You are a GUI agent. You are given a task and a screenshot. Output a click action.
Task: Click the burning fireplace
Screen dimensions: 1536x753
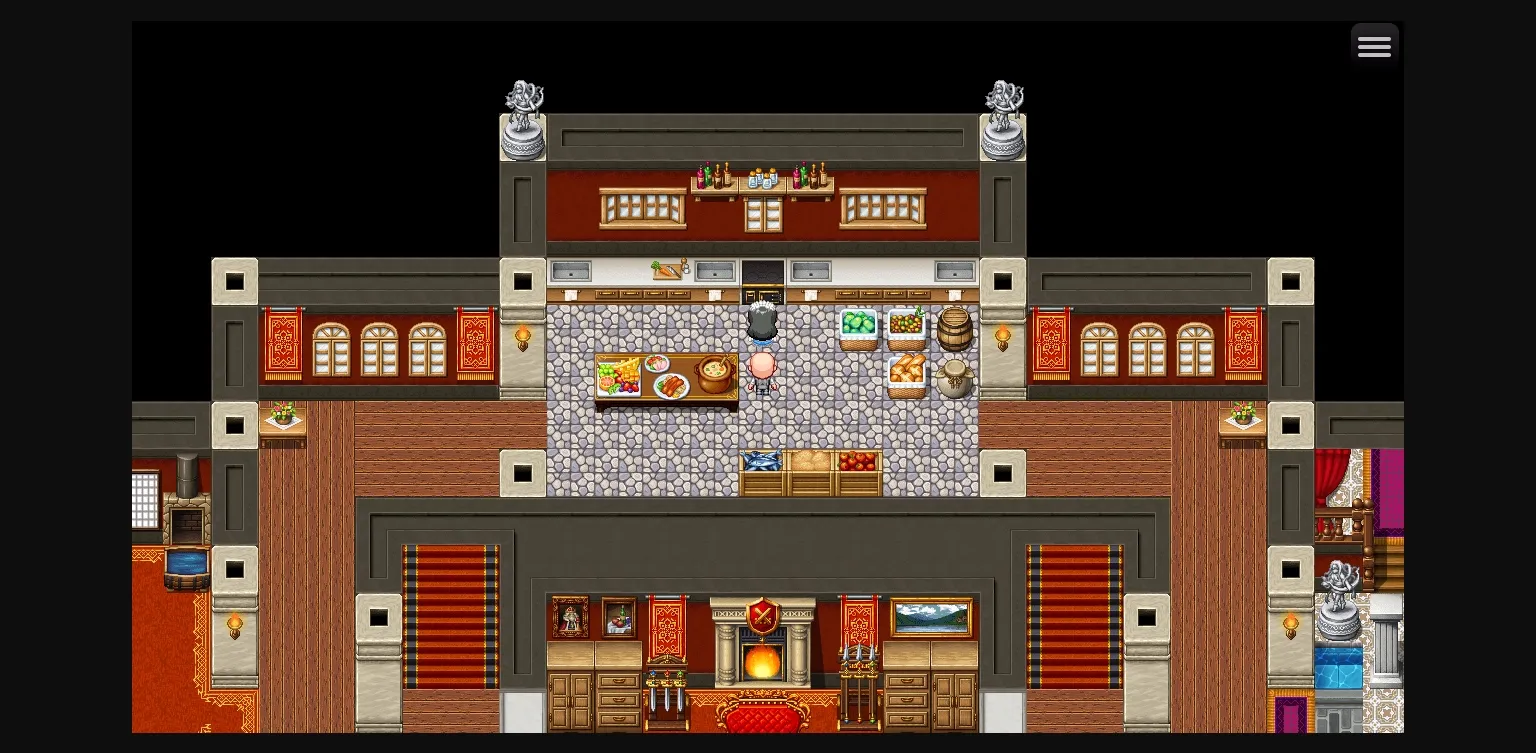(x=763, y=662)
